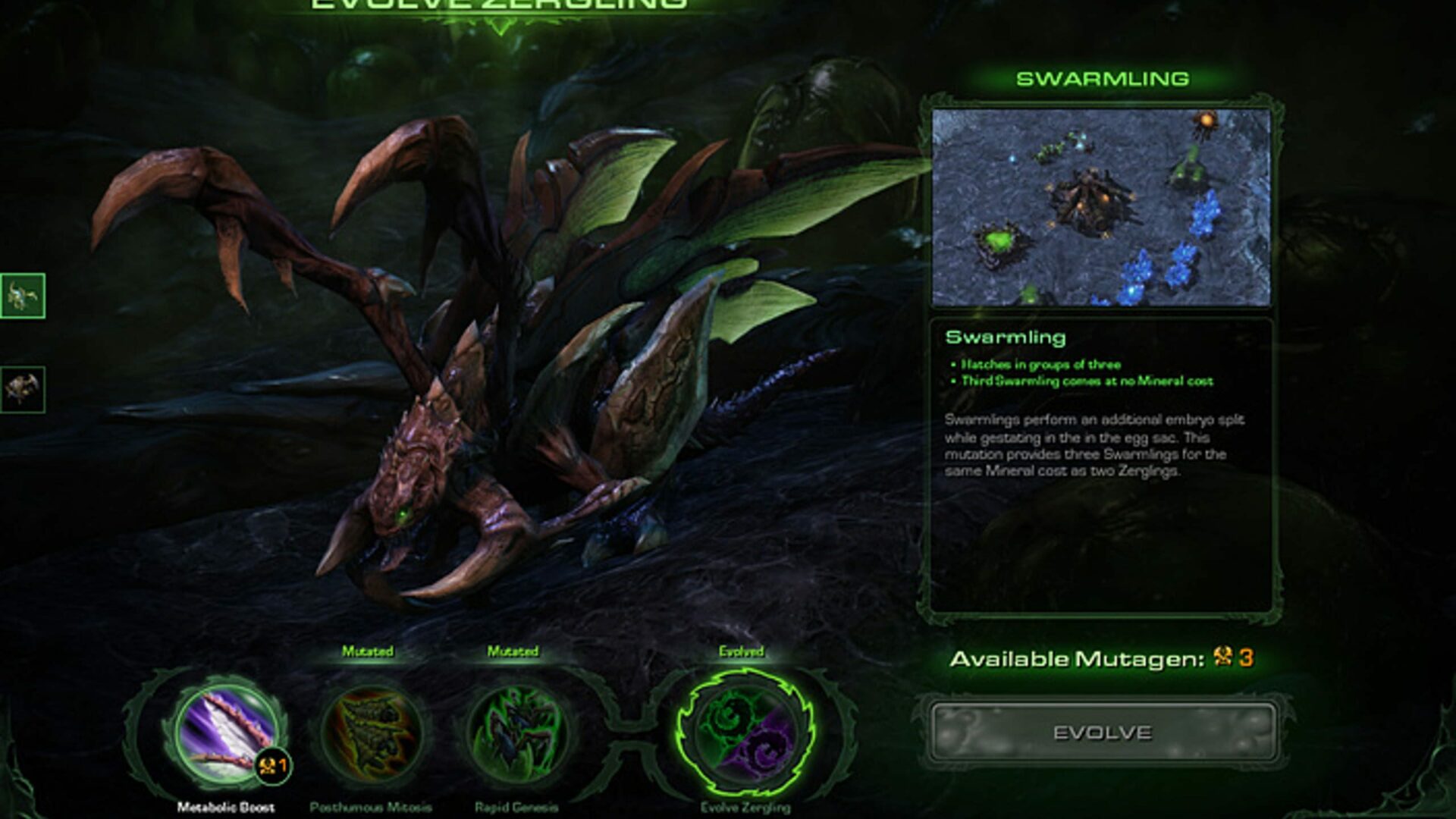Viewport: 1456px width, 819px height.
Task: Switch to the unhighlighted dark unit icon
Action: (x=23, y=390)
